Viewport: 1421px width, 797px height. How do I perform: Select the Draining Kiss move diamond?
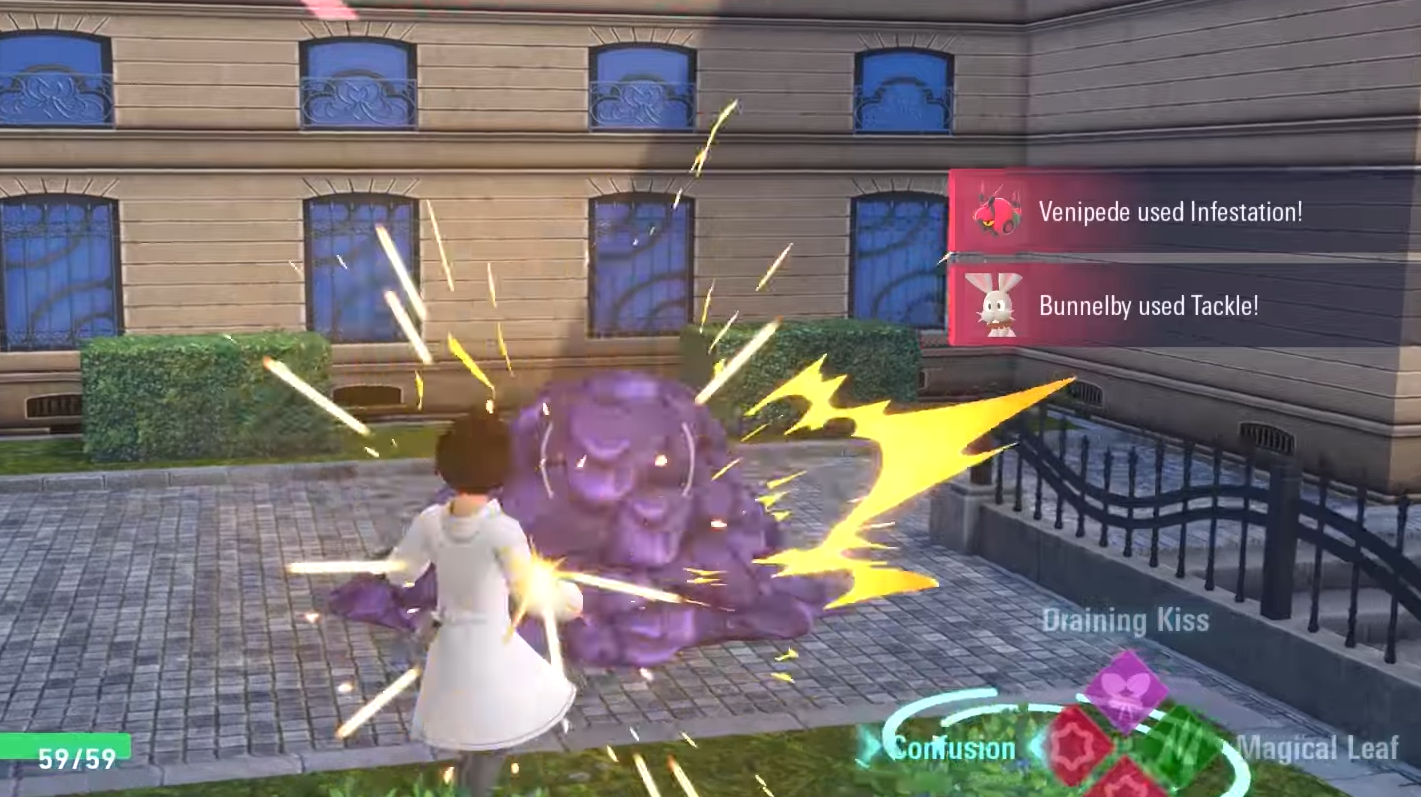coord(1126,689)
